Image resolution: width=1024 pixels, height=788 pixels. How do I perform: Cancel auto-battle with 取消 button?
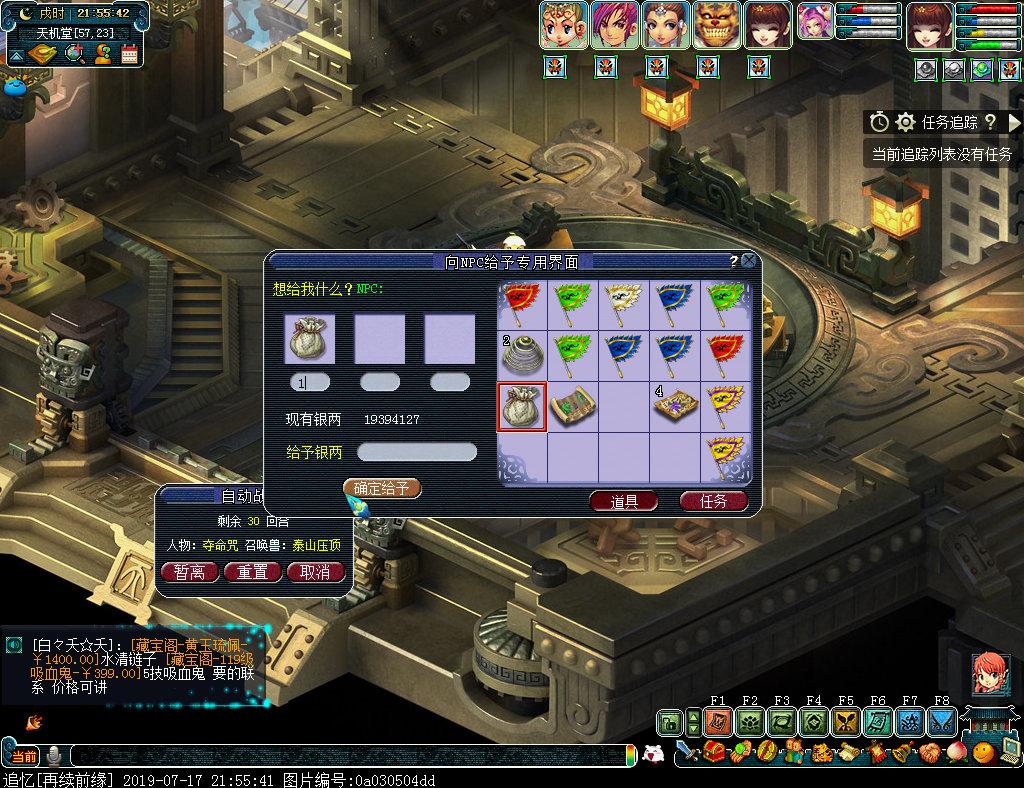[x=315, y=572]
